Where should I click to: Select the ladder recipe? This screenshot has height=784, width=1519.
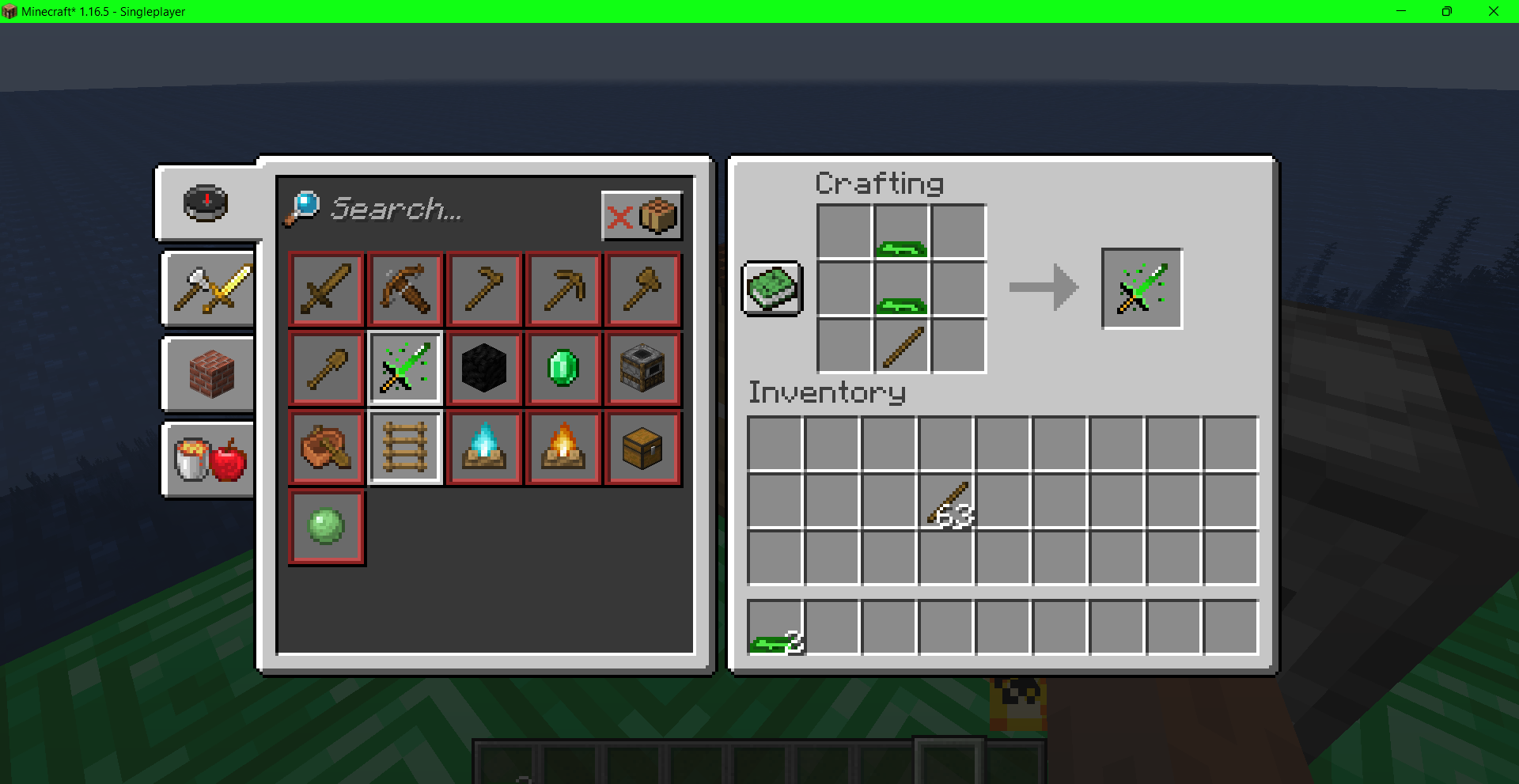point(405,447)
